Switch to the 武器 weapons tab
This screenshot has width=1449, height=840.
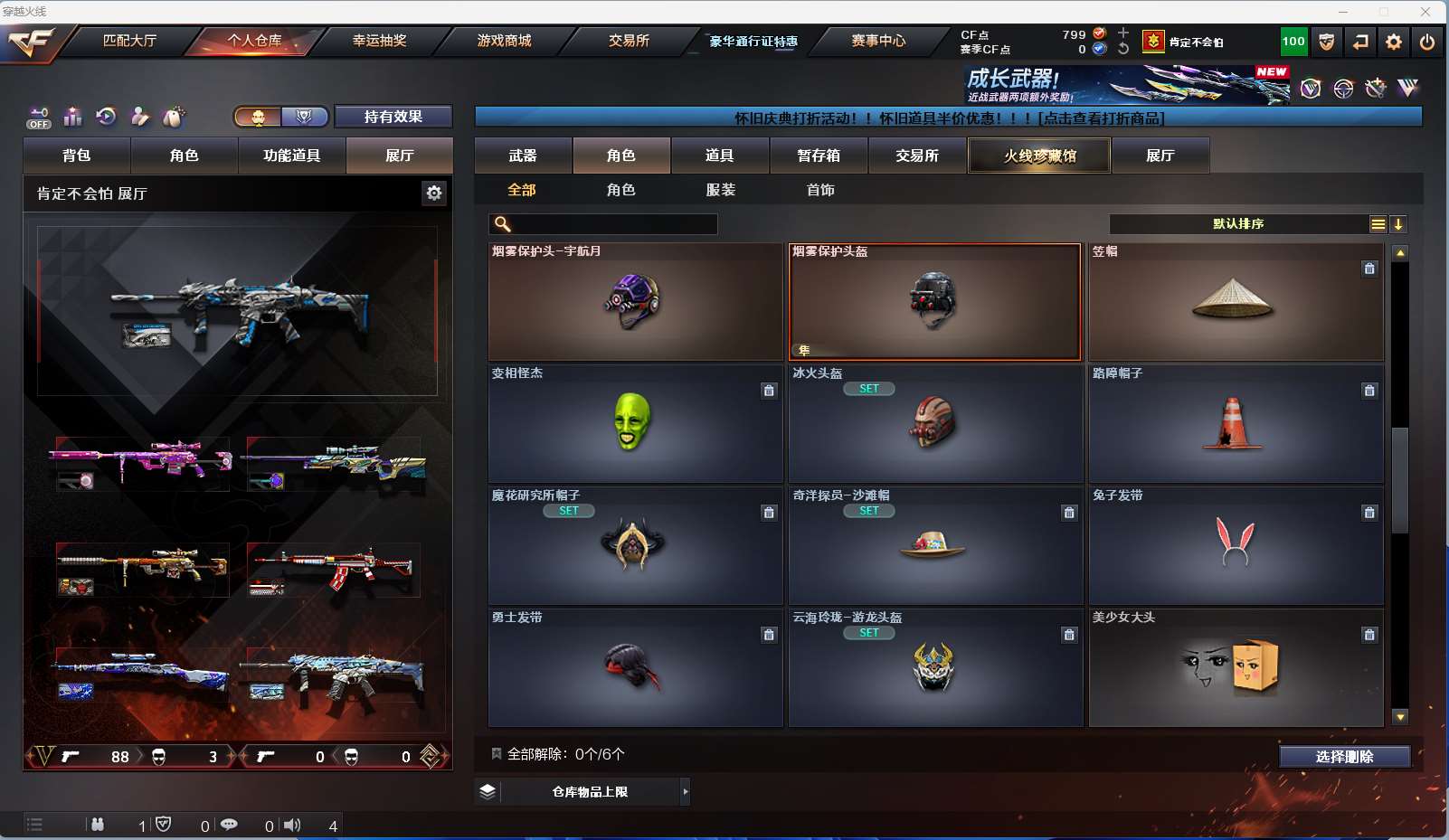pyautogui.click(x=523, y=156)
